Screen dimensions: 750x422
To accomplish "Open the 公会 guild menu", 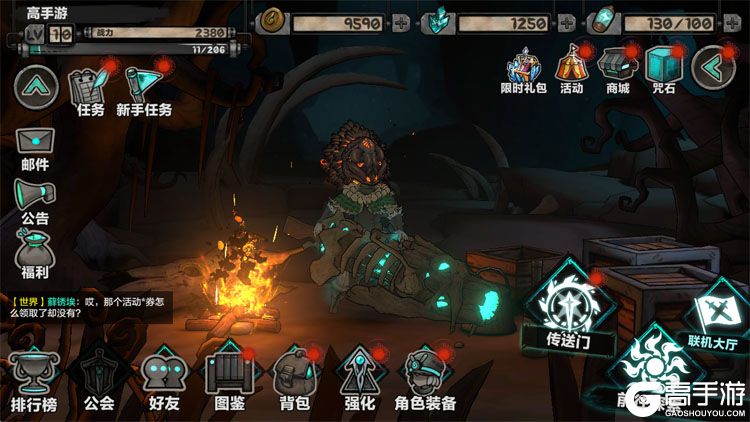I will coord(99,379).
